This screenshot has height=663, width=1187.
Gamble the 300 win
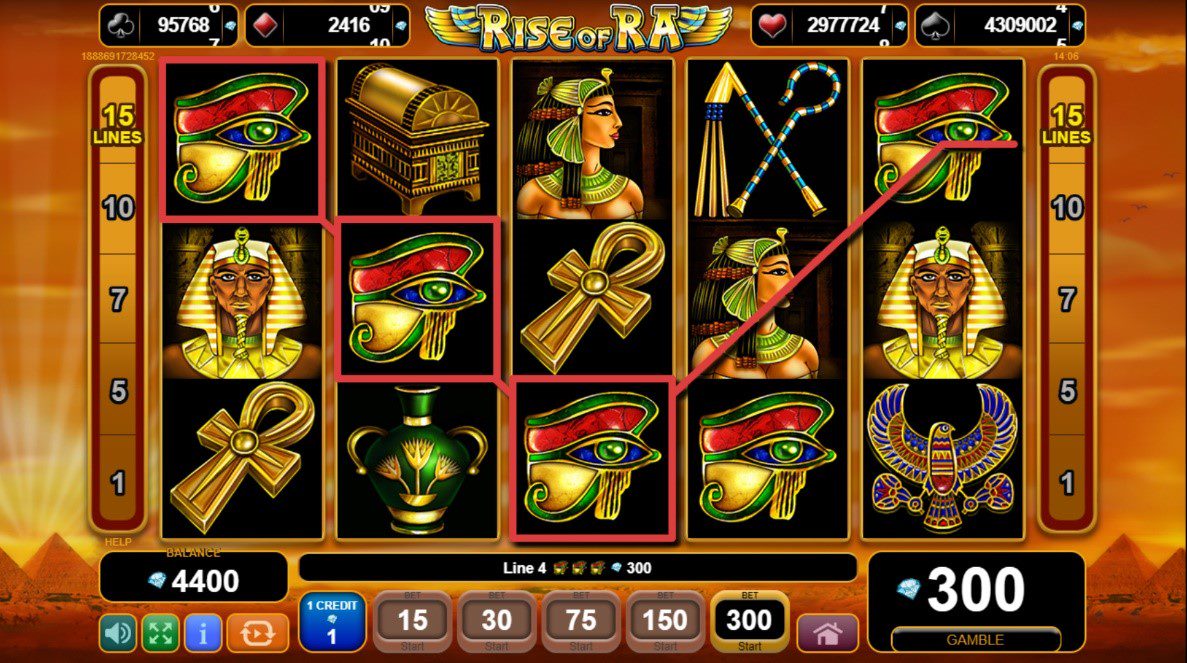(975, 639)
